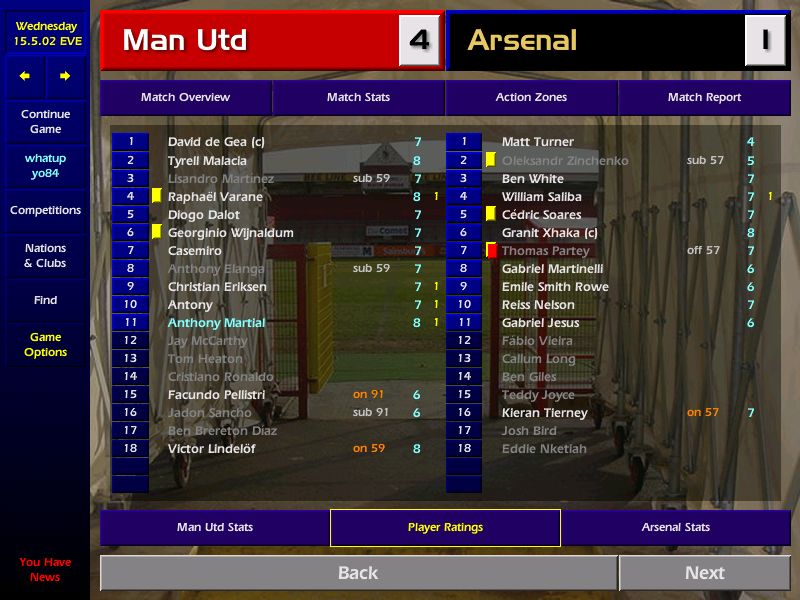View Arsenal Stats
800x600 pixels.
[x=675, y=527]
